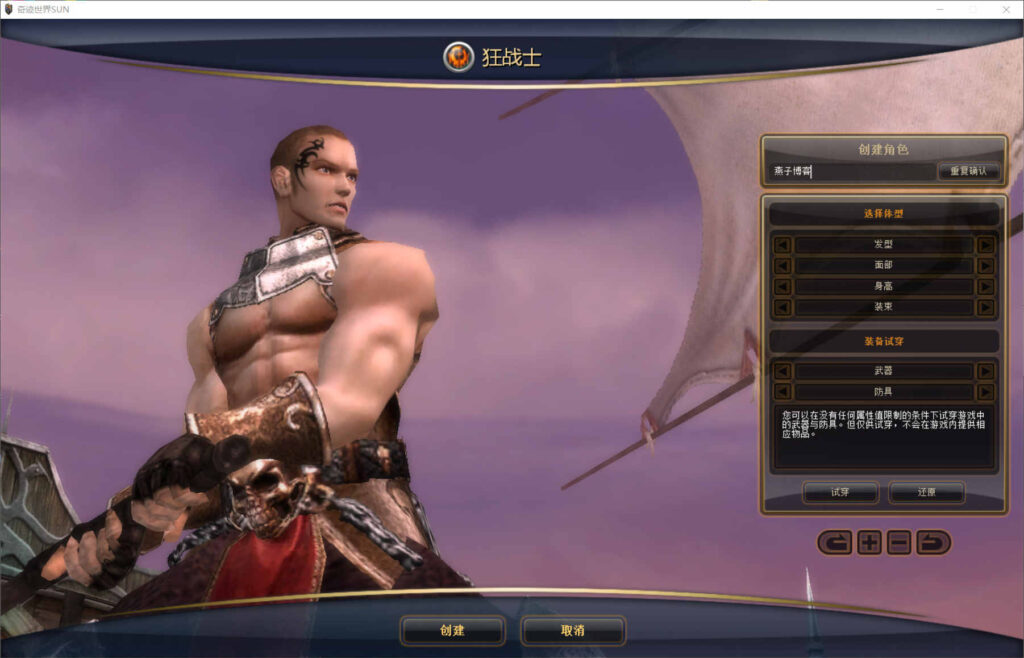The height and width of the screenshot is (658, 1024).
Task: Select previous 装束 outfit option
Action: pyautogui.click(x=783, y=308)
